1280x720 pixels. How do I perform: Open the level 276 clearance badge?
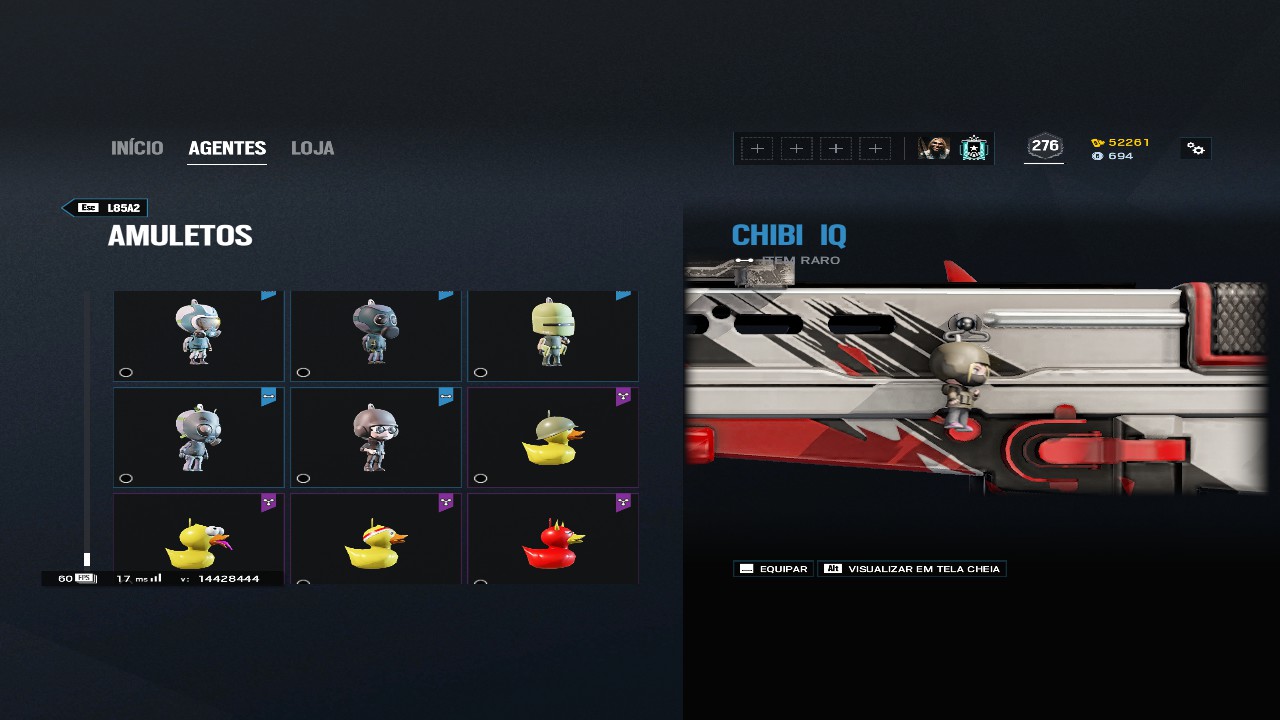click(1044, 147)
